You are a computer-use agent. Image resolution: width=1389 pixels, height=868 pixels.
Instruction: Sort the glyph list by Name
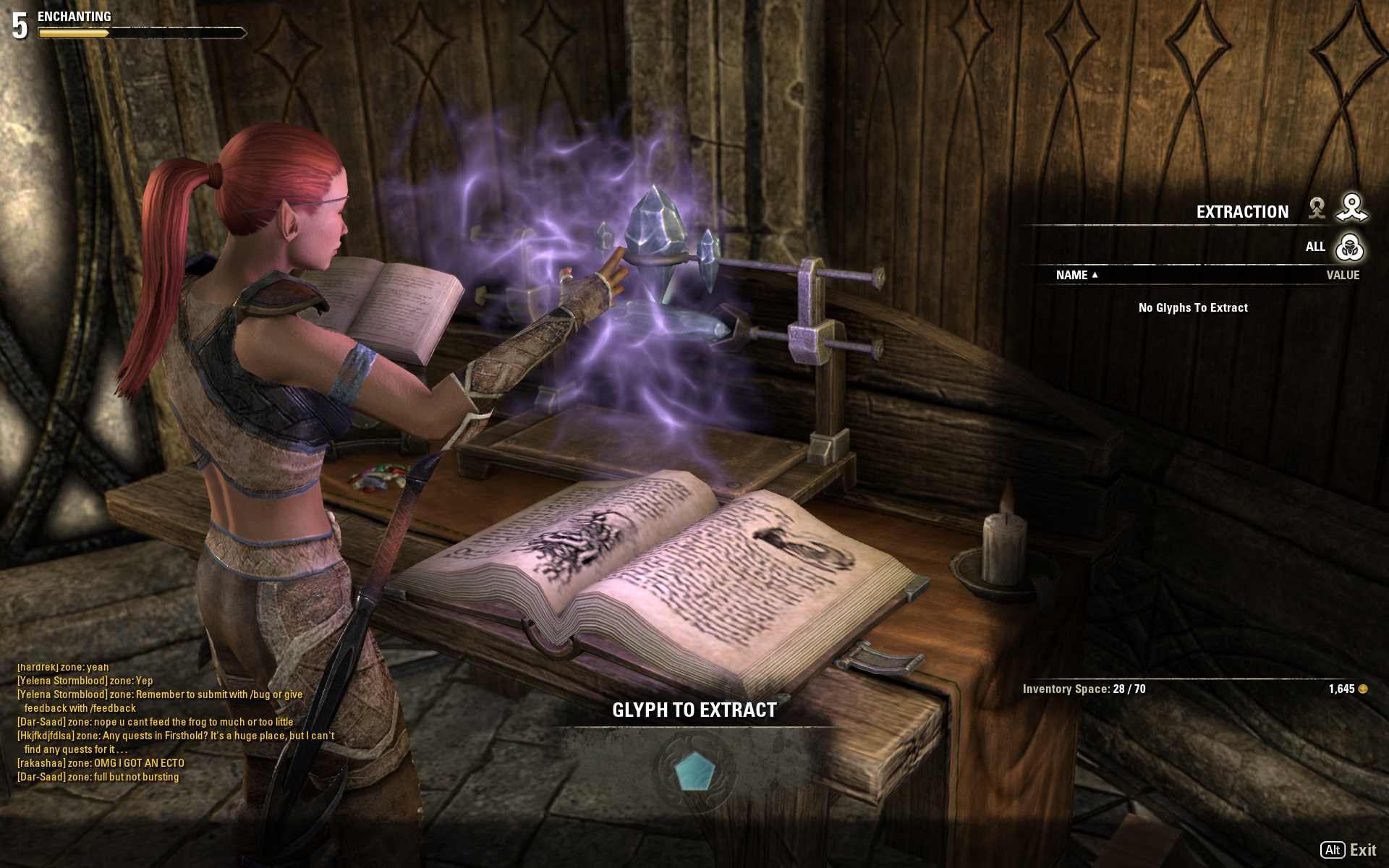click(1075, 275)
